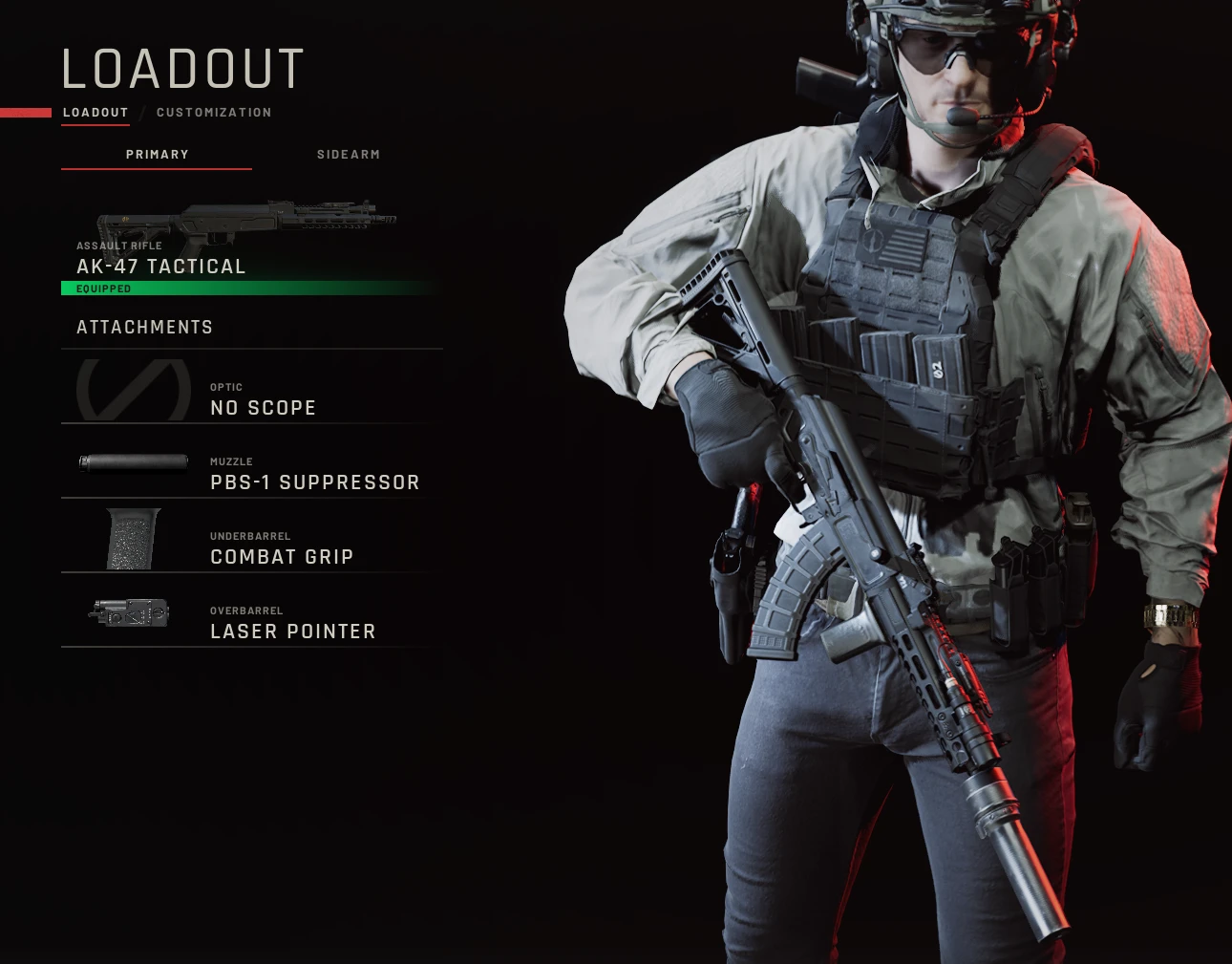This screenshot has width=1232, height=964.
Task: Switch to the SIDEARM tab
Action: point(349,154)
